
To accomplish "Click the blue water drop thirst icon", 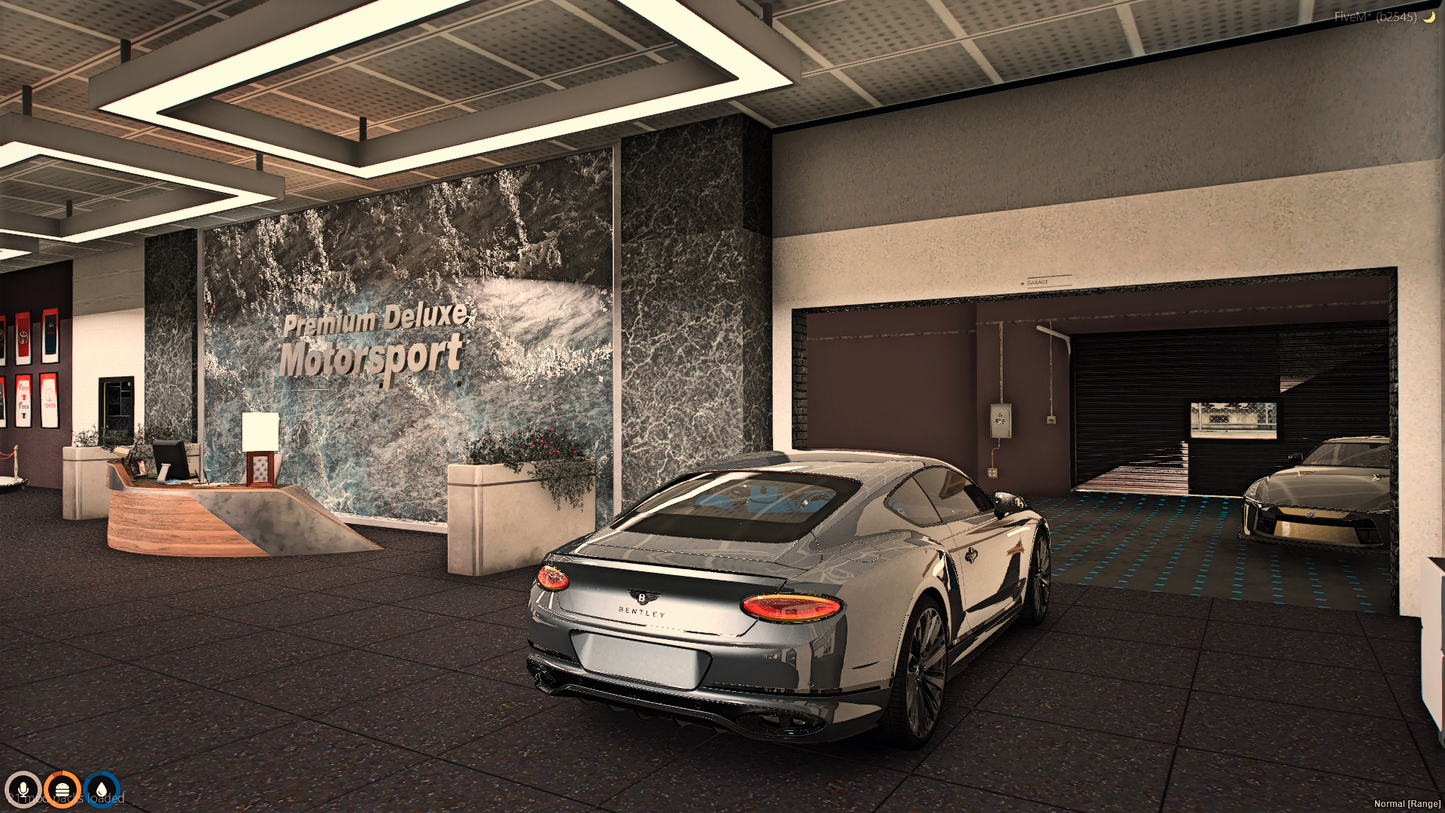I will tap(101, 791).
